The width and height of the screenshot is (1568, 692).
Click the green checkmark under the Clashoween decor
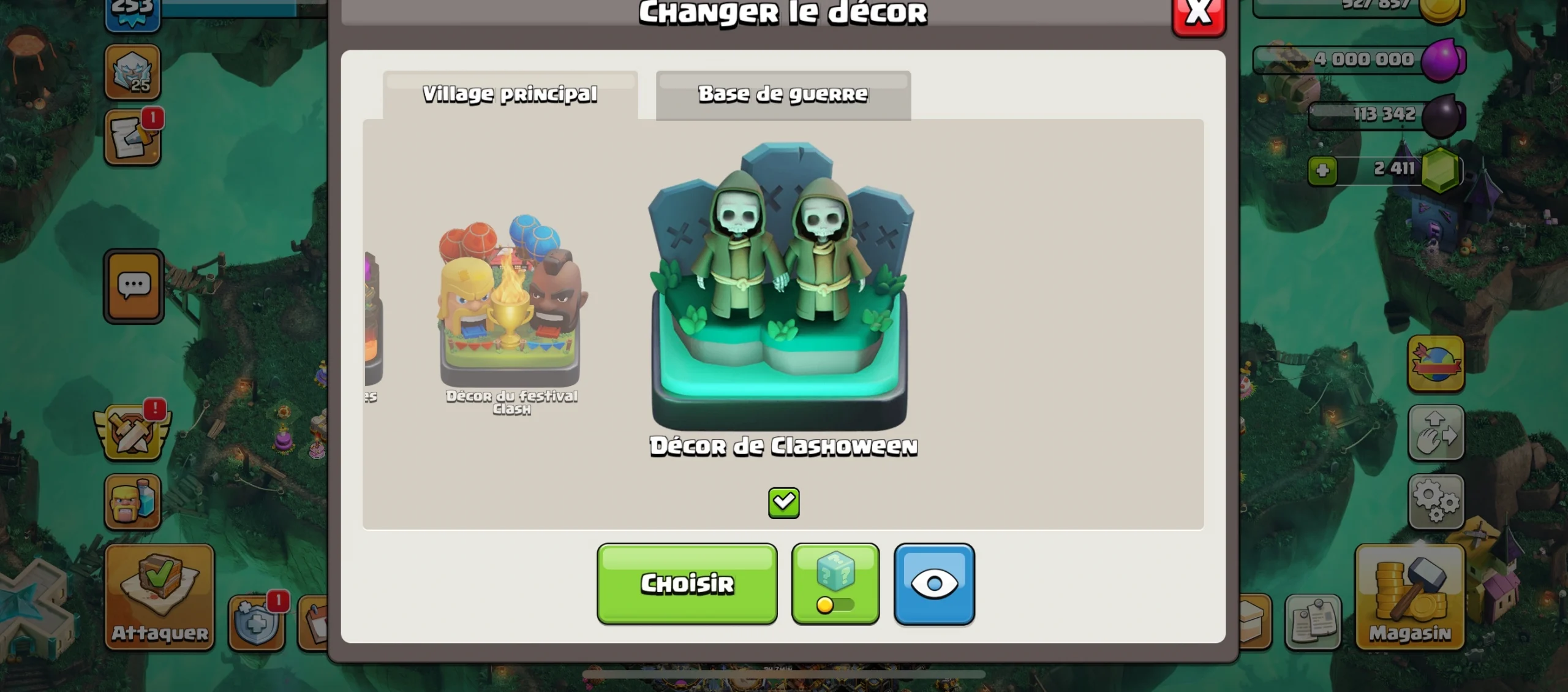[x=783, y=501]
